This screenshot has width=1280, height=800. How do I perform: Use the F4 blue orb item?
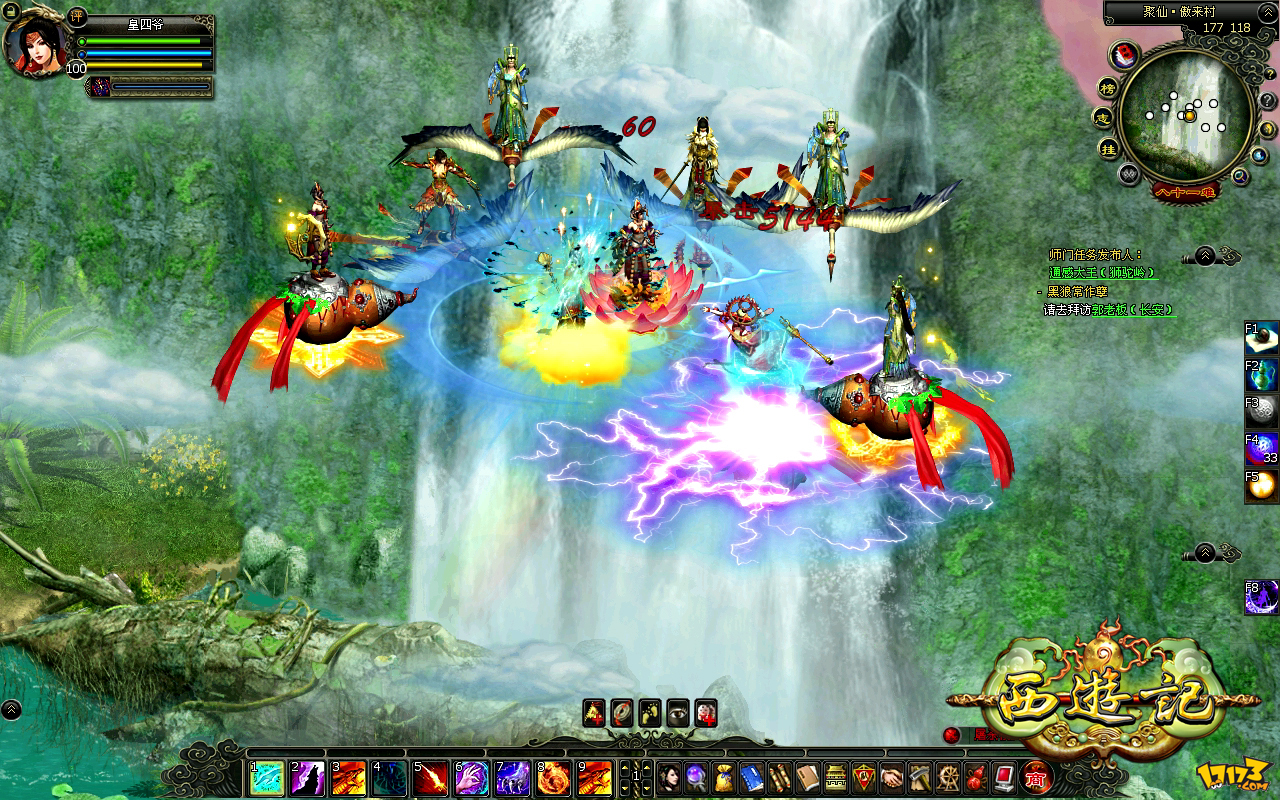1262,449
